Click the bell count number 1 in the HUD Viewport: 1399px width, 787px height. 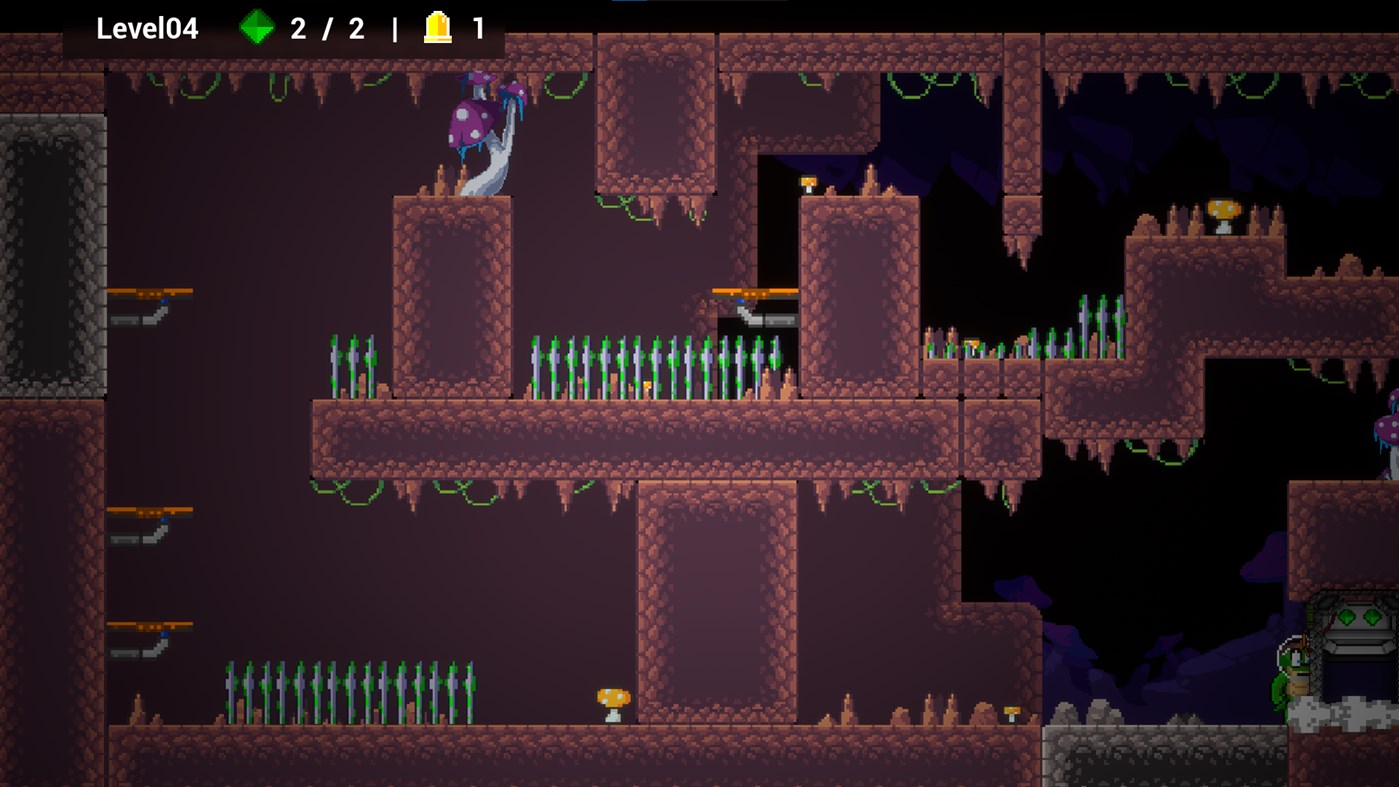478,29
